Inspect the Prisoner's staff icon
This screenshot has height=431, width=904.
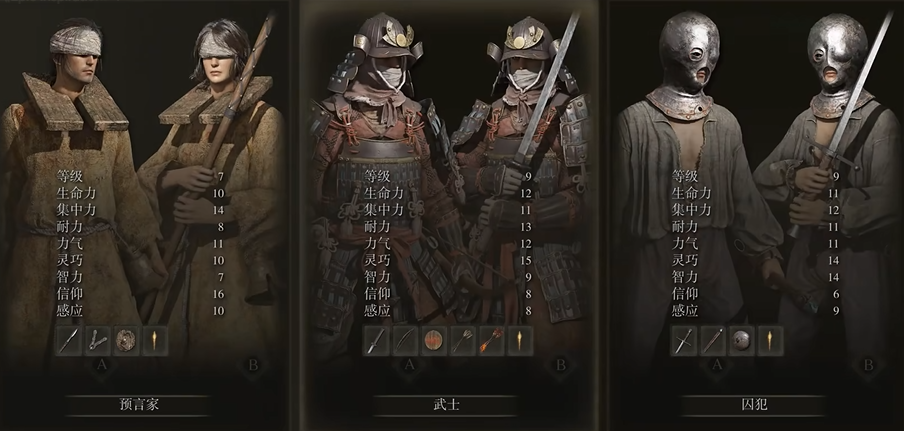tap(712, 342)
